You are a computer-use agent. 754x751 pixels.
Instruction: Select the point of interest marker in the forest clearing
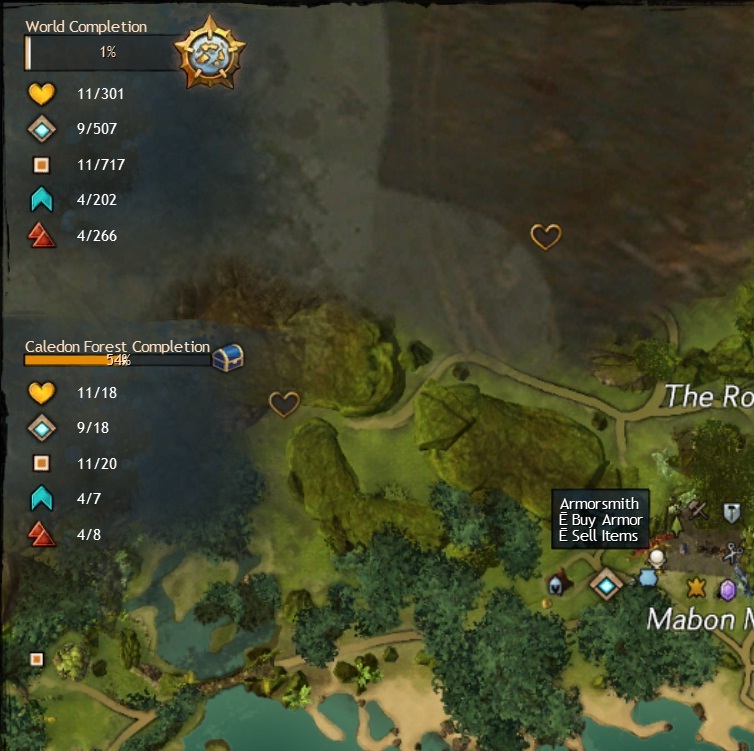(37, 659)
